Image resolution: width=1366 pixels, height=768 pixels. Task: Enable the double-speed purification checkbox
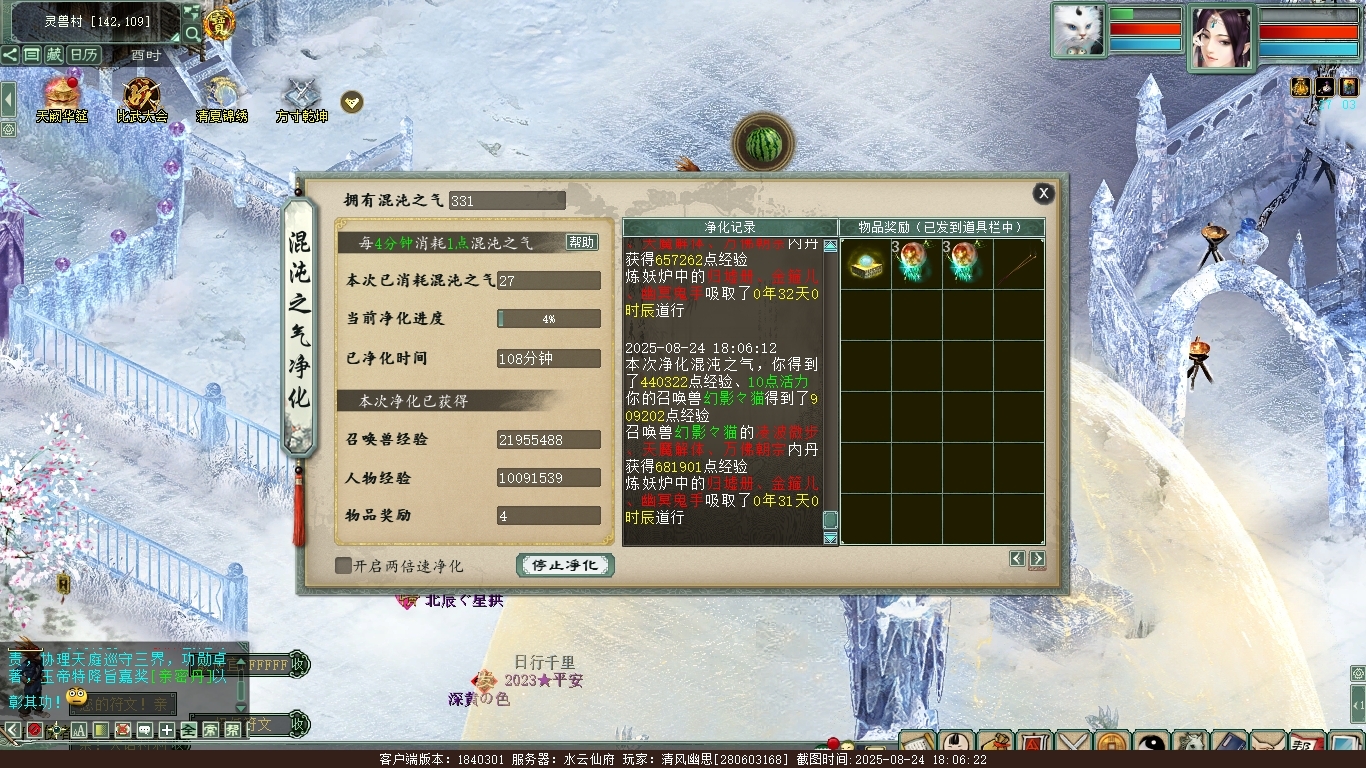(x=343, y=566)
